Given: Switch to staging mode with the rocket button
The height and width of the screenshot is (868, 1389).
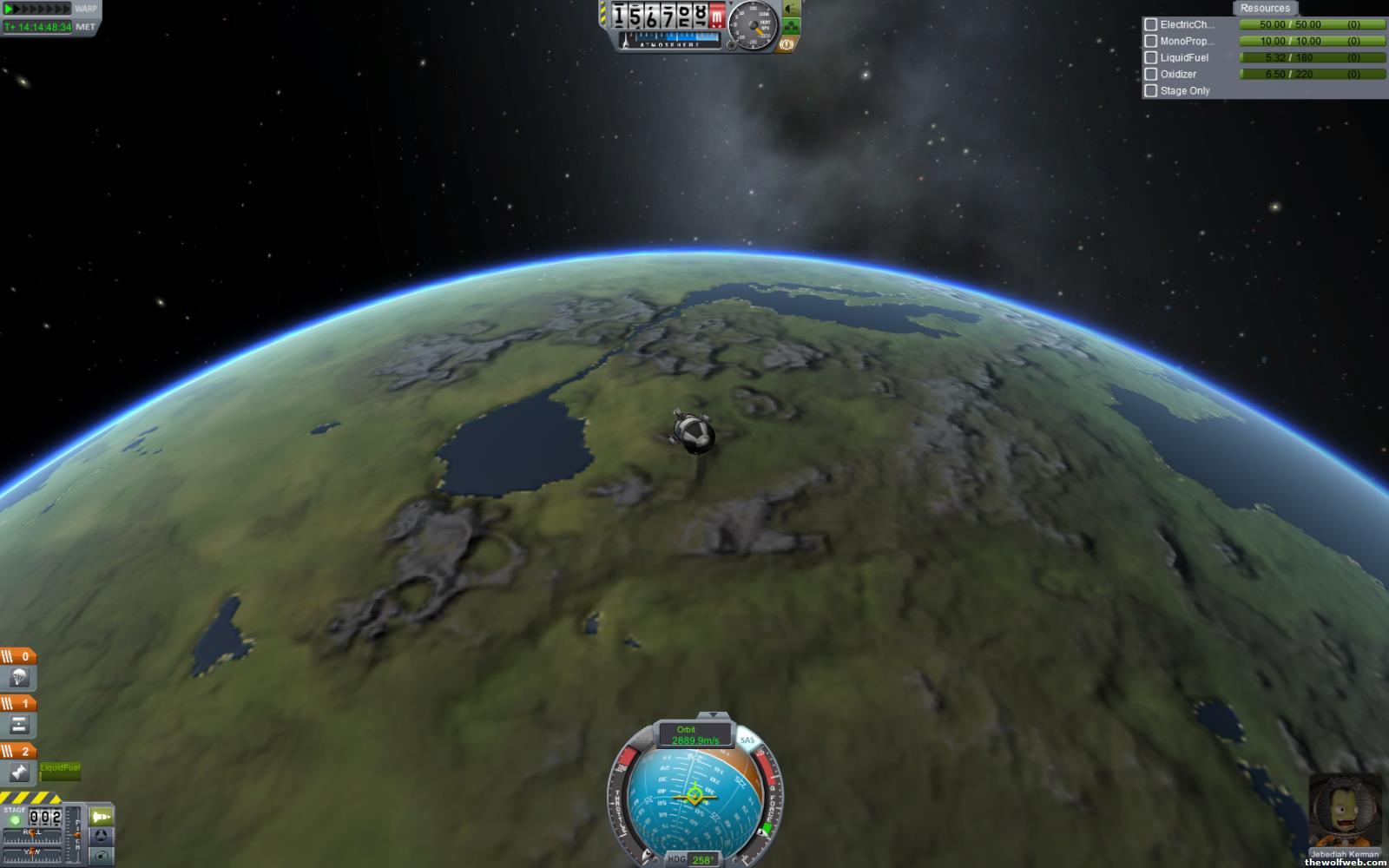Looking at the screenshot, I should (x=102, y=817).
